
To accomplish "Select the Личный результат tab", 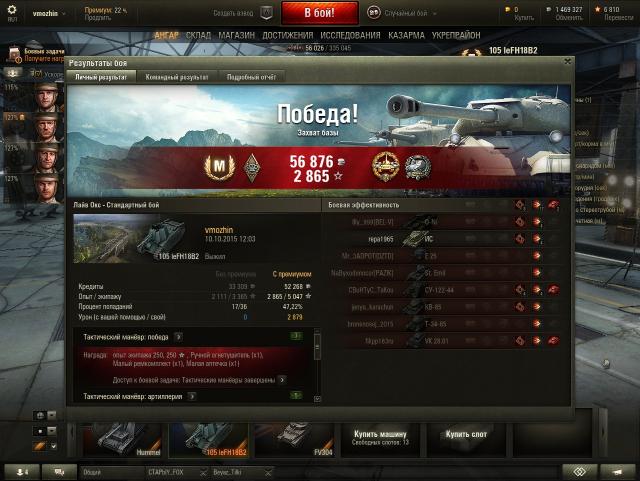I will pos(101,76).
